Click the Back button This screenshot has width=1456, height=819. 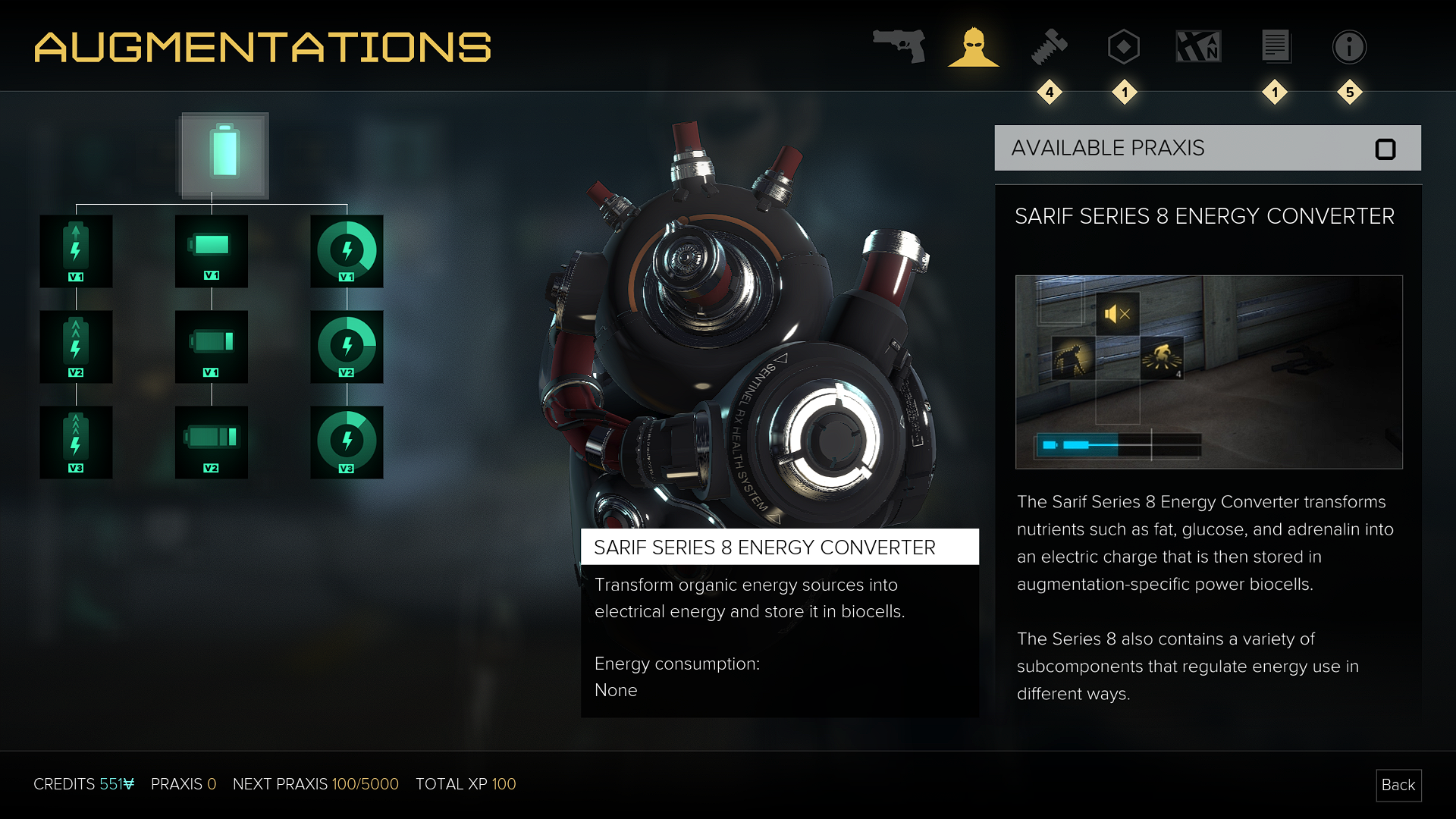[1398, 785]
